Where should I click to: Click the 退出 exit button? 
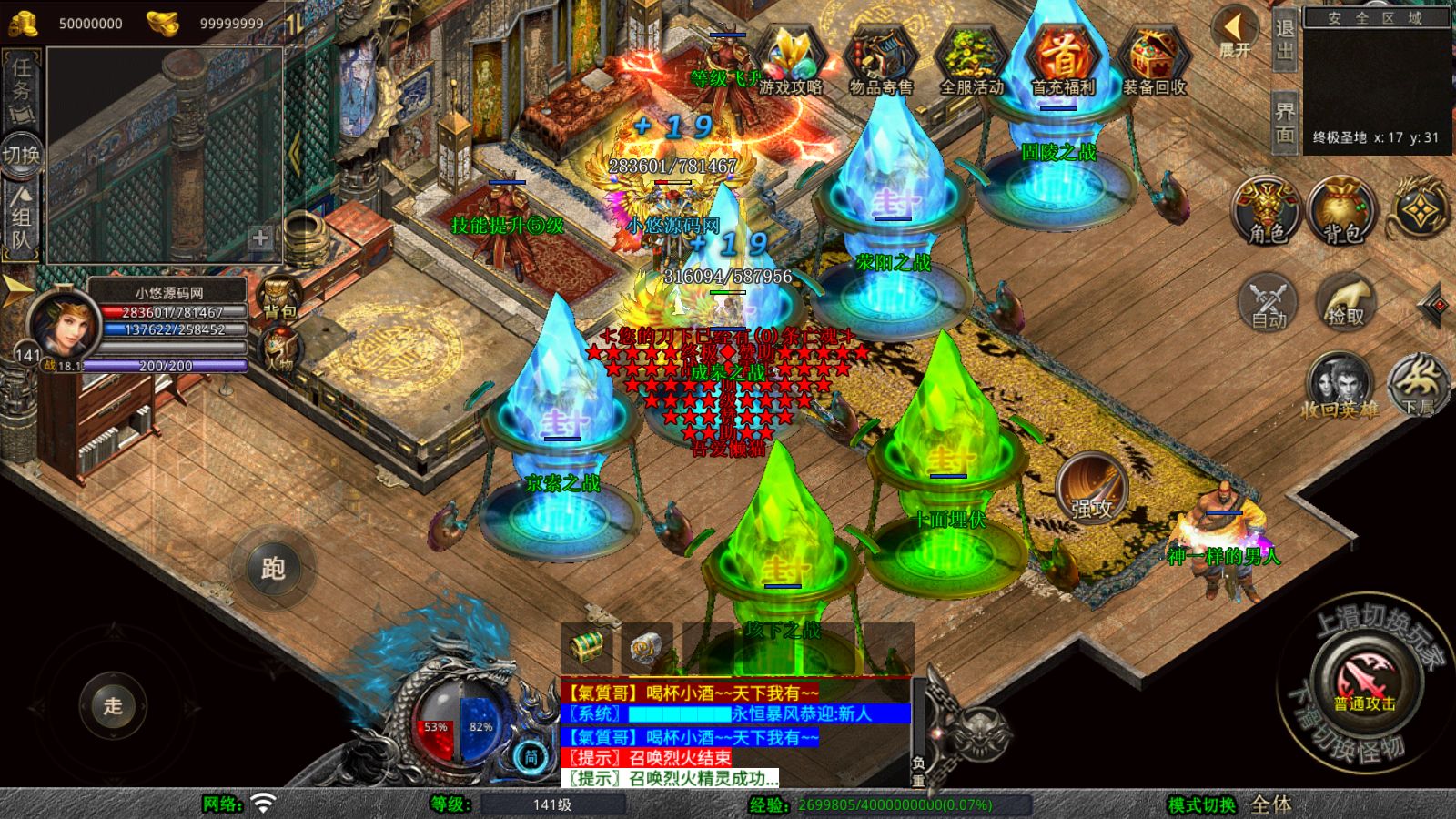pos(1284,39)
